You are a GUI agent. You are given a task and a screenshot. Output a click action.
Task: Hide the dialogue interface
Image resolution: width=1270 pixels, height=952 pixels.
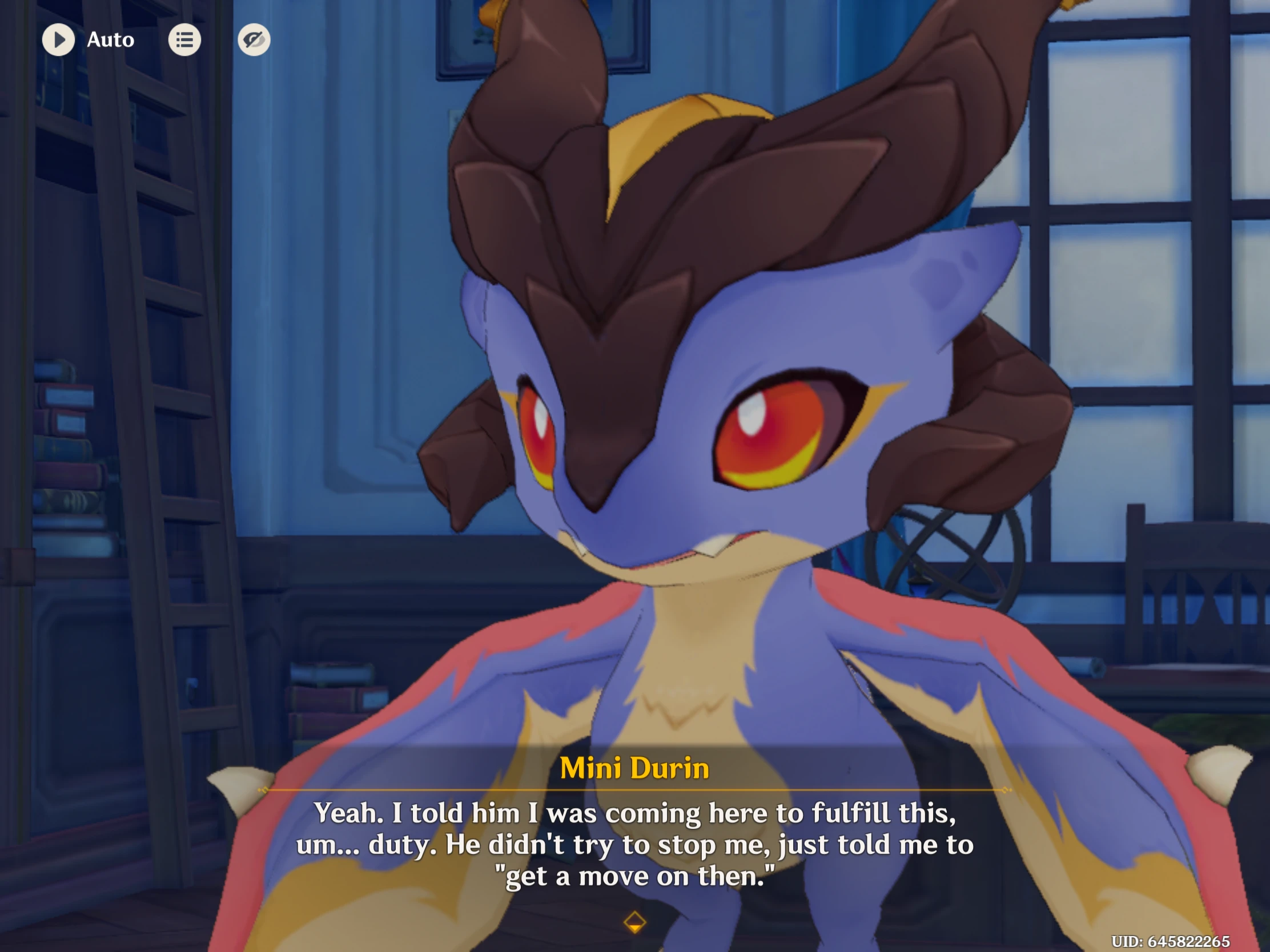click(254, 39)
